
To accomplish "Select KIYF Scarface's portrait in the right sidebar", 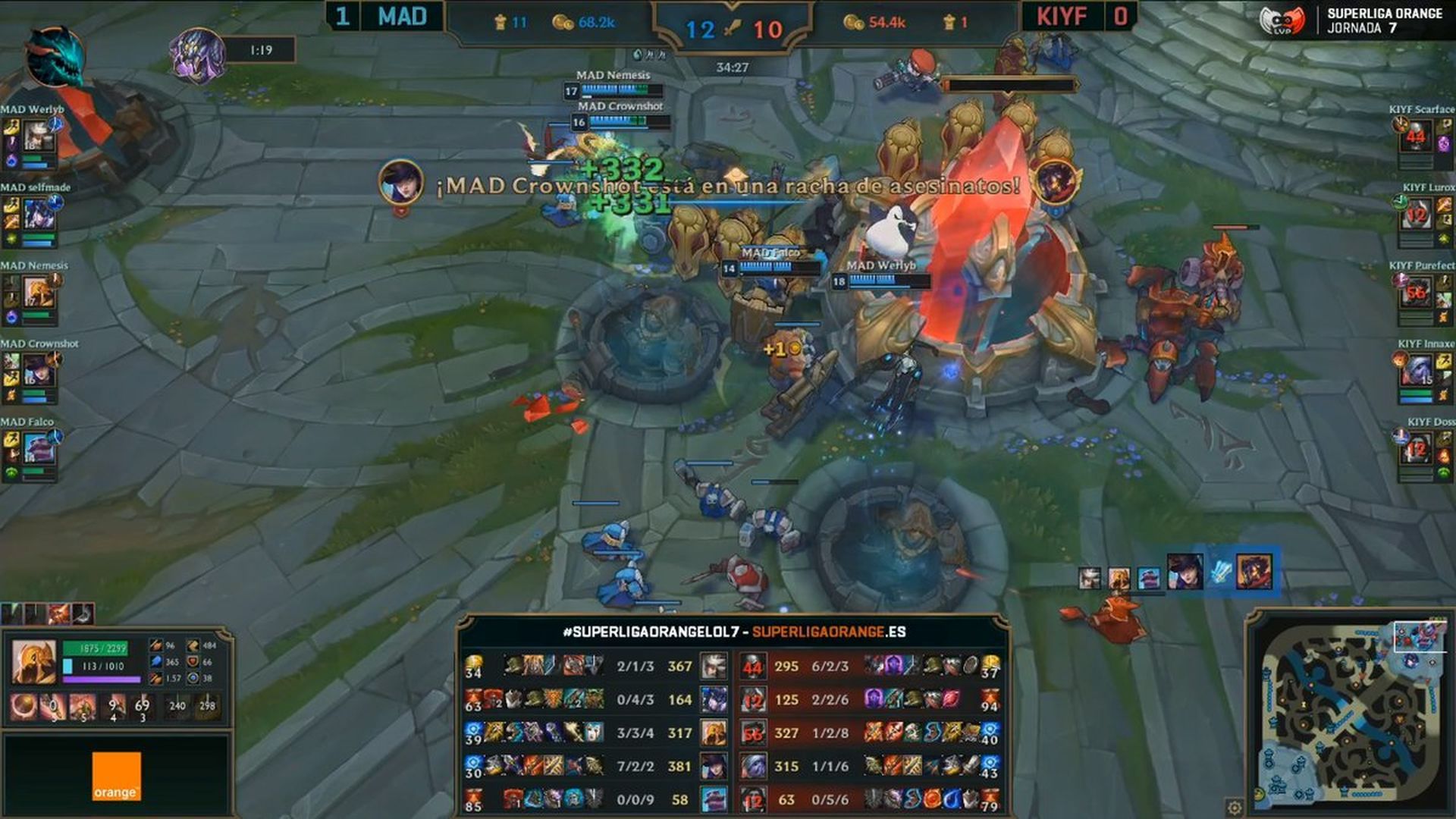I will tap(1415, 136).
